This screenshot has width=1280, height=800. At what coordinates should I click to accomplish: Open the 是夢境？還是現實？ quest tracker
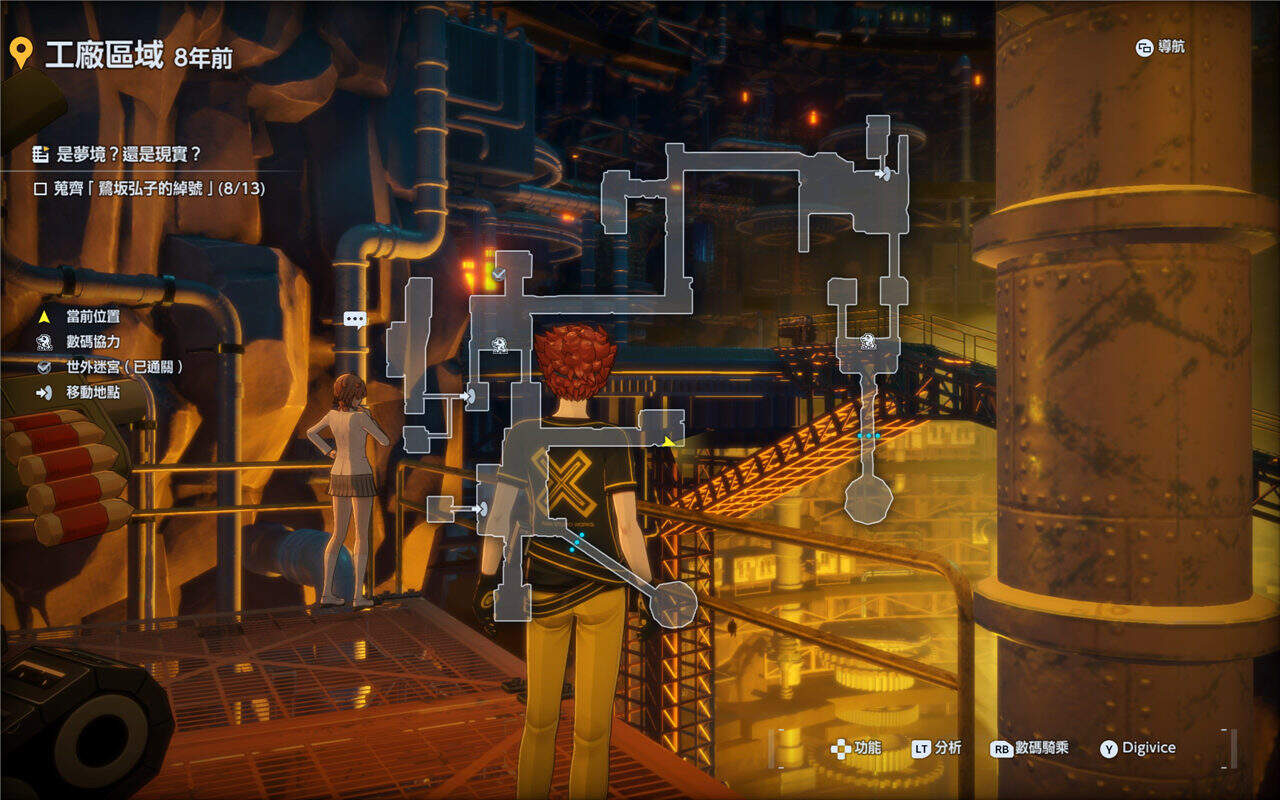[x=118, y=154]
